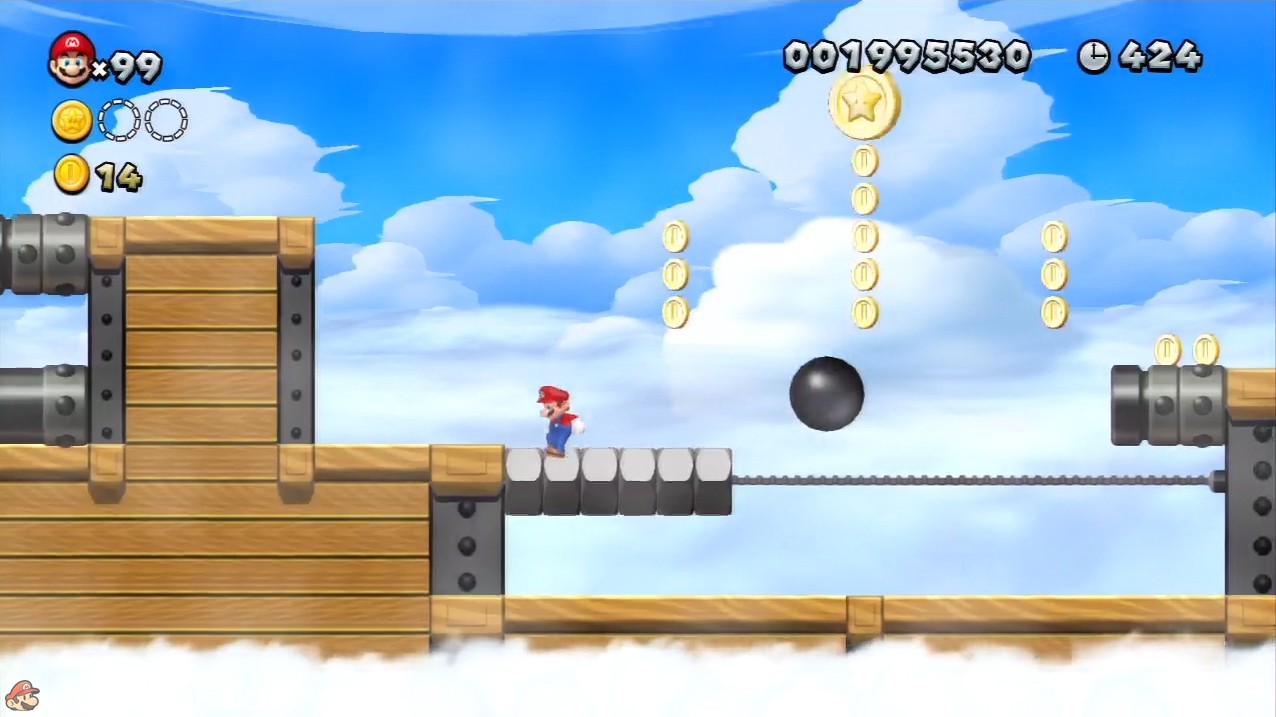Click the clock icon beside the timer
Screen dimensions: 1276x717
(x=1094, y=57)
